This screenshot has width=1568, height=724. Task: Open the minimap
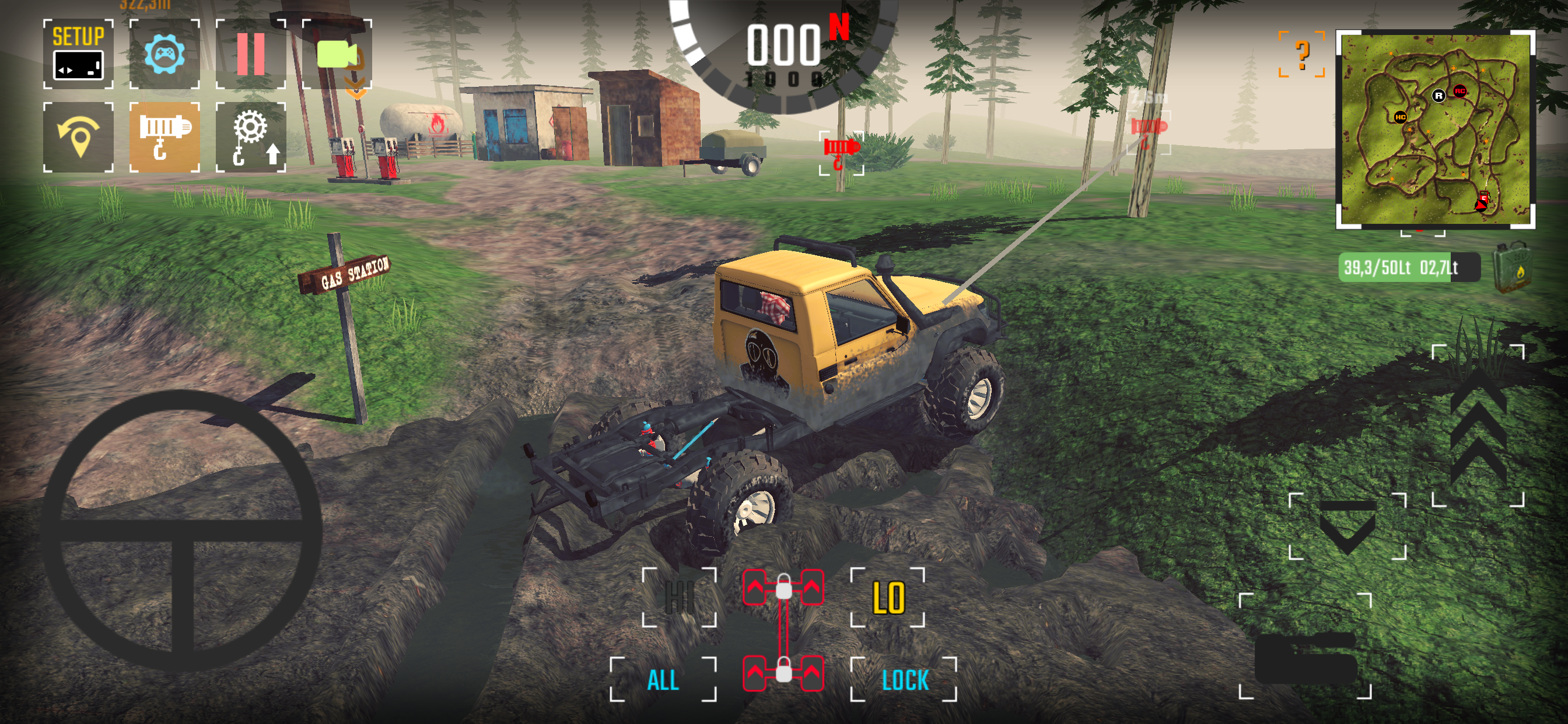[1434, 130]
